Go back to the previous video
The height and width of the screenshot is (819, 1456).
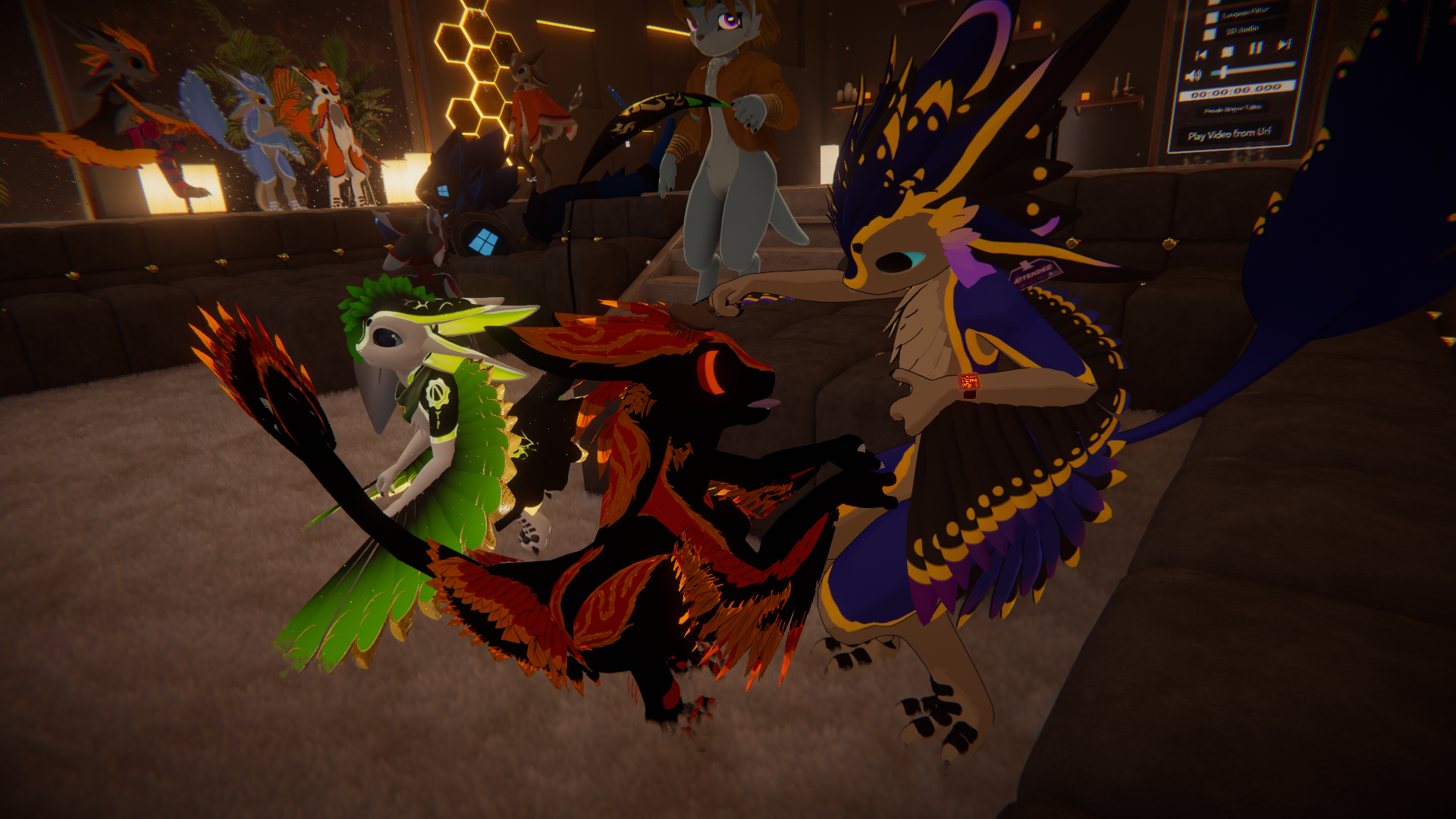click(1200, 55)
